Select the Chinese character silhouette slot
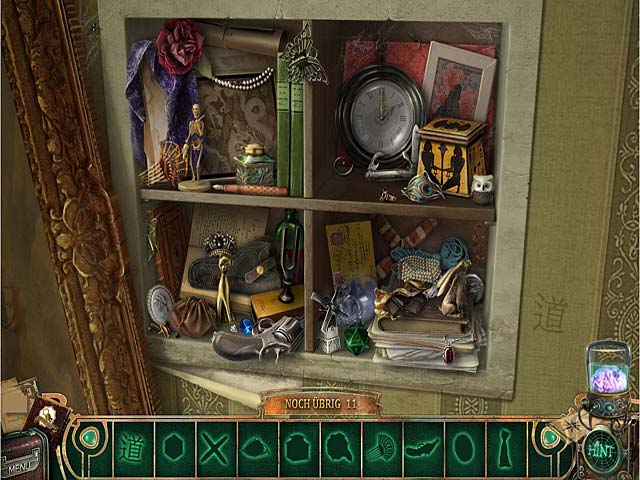The image size is (640, 480). tap(132, 447)
